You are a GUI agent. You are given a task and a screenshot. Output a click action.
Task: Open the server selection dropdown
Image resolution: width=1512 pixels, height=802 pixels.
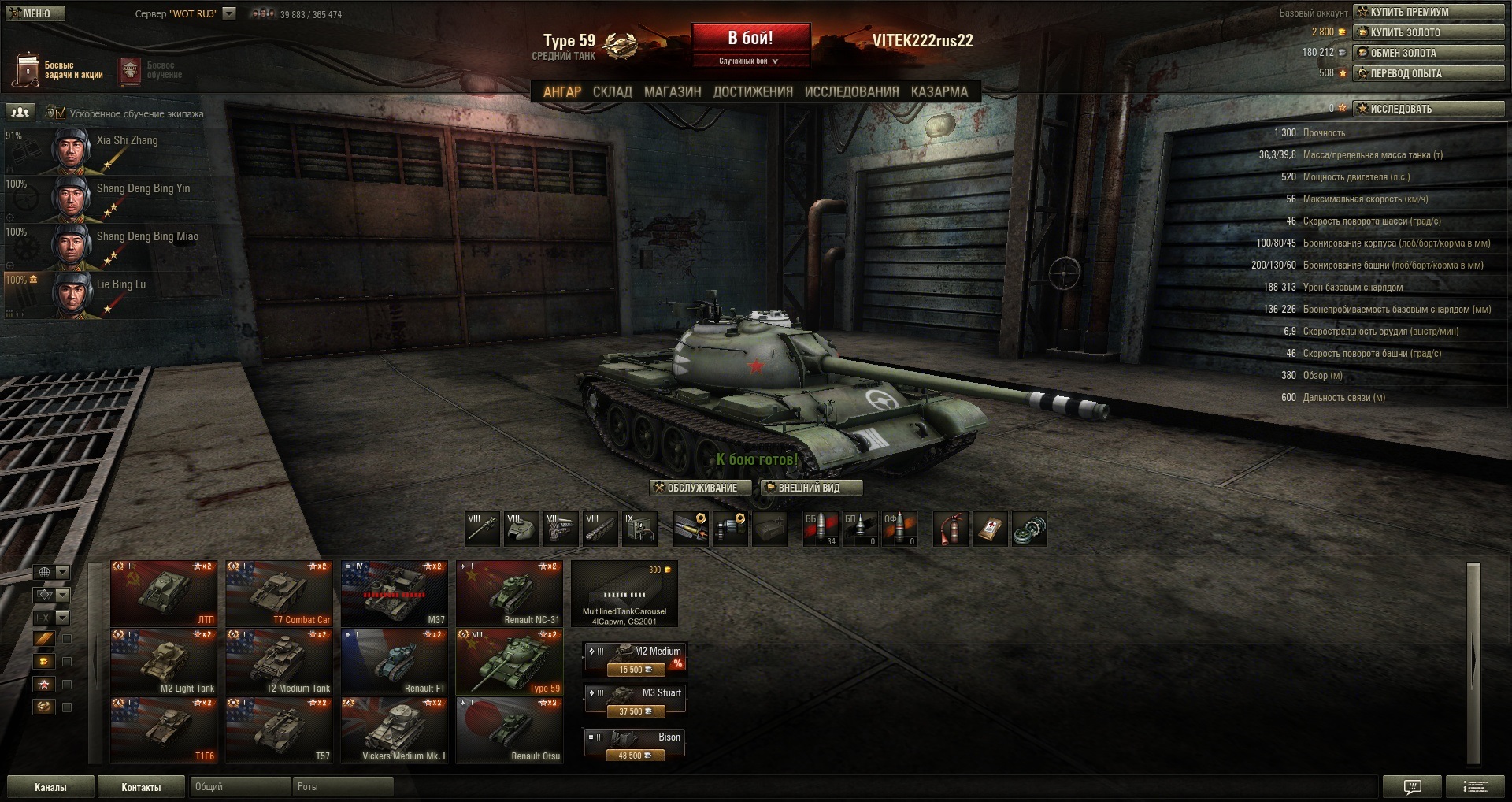(x=229, y=13)
